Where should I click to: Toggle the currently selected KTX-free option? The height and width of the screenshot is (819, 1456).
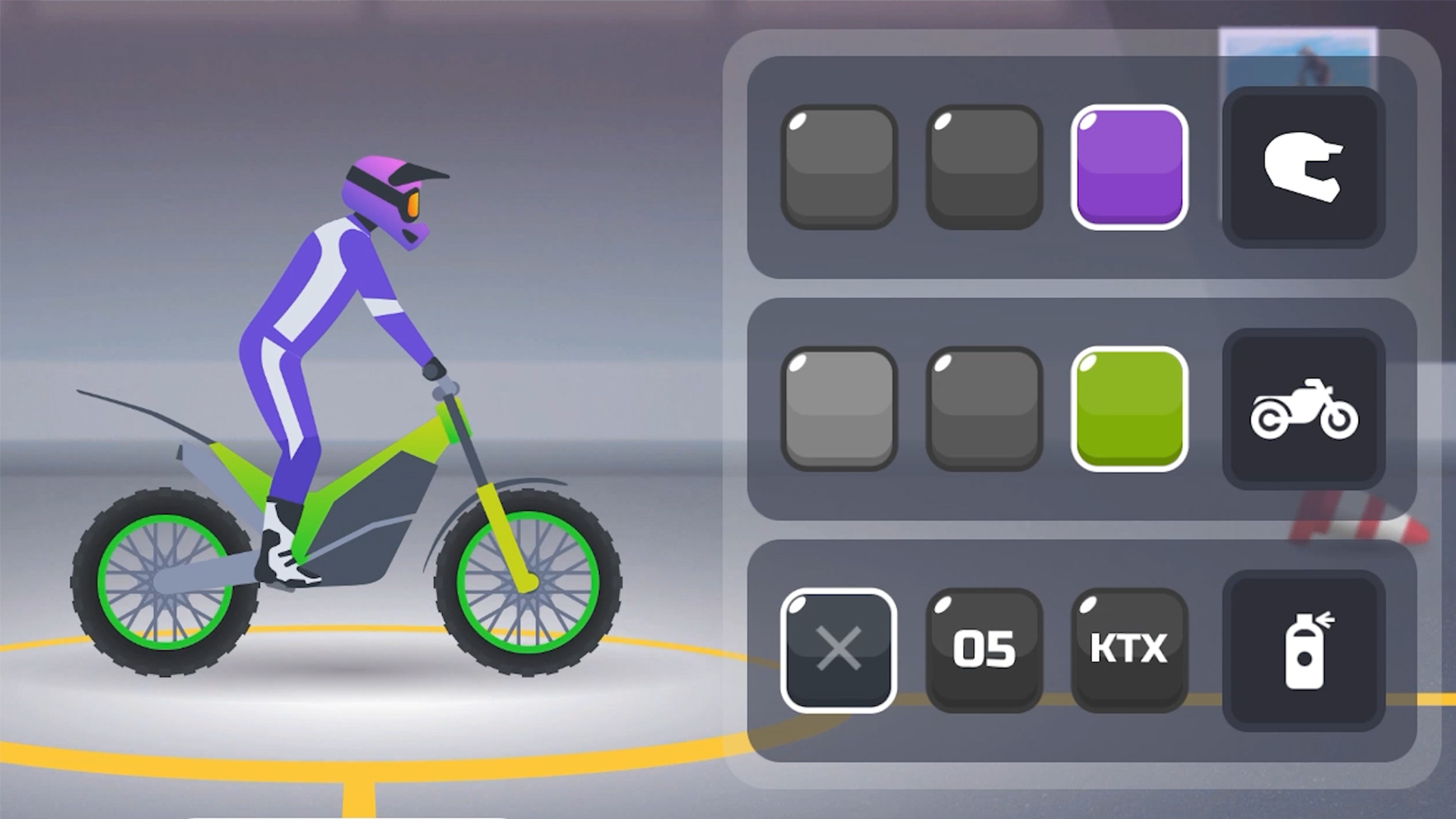[x=837, y=651]
